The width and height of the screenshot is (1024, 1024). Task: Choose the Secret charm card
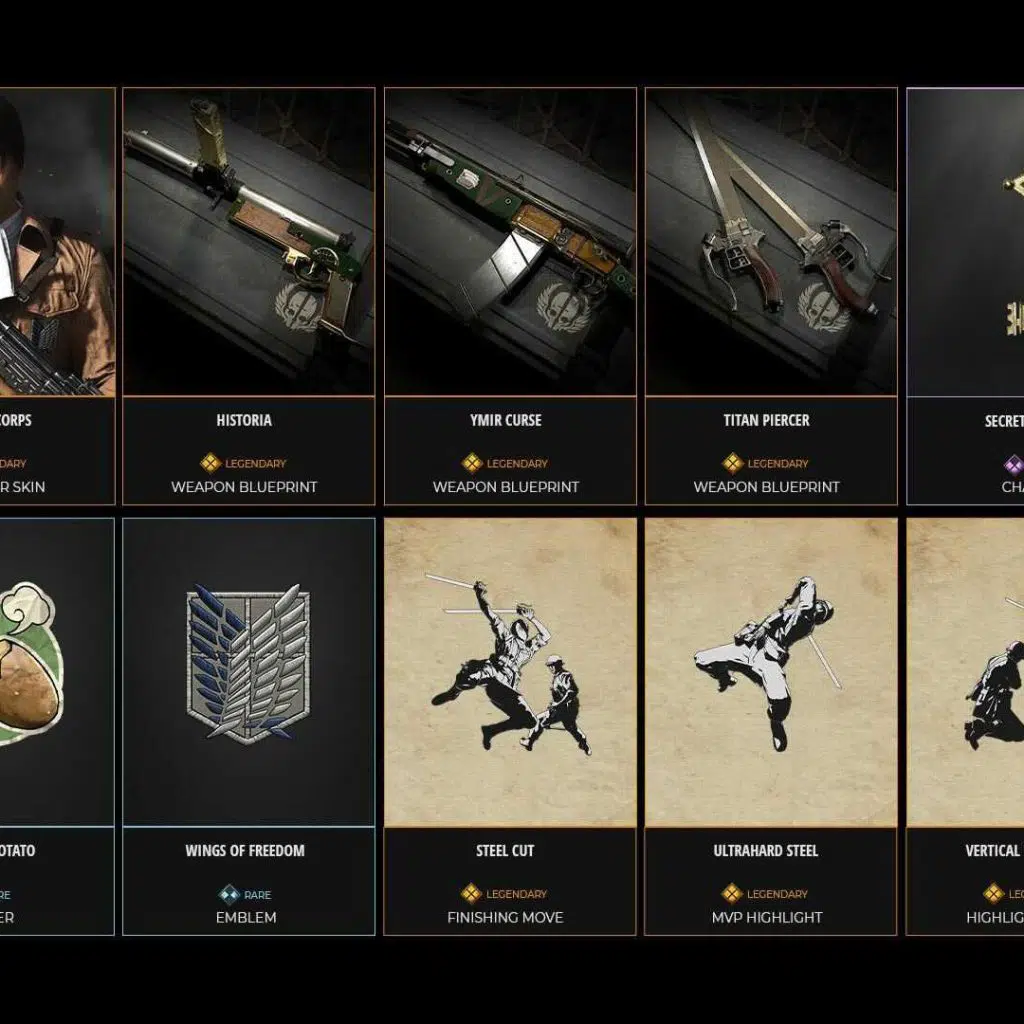(x=966, y=296)
